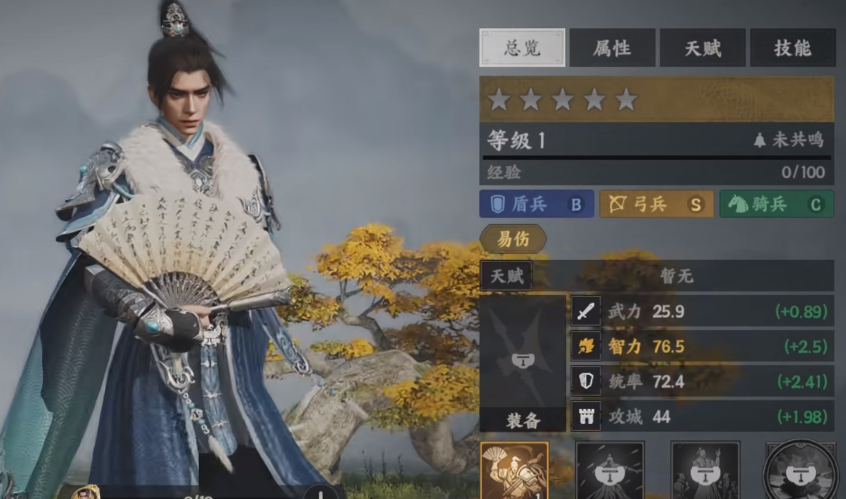
Task: Click the 未共鸣 resonance status
Action: tap(790, 141)
